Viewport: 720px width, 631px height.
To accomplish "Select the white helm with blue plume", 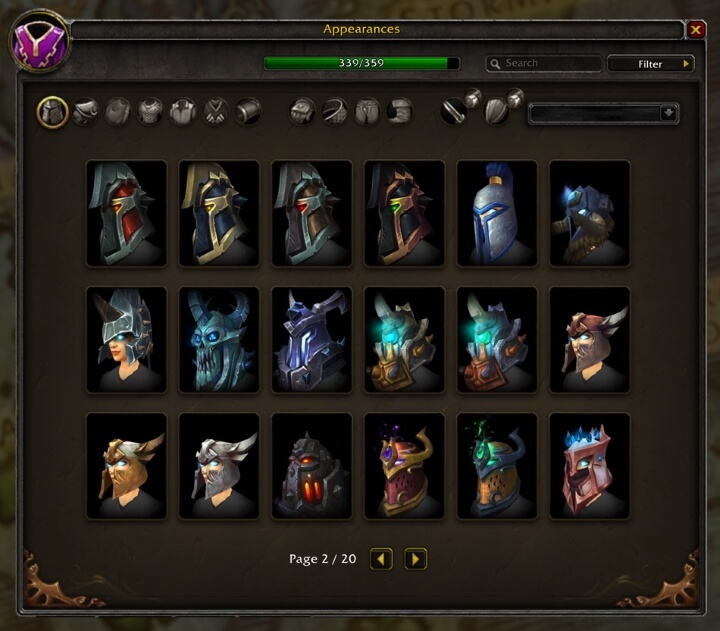I will (x=497, y=213).
